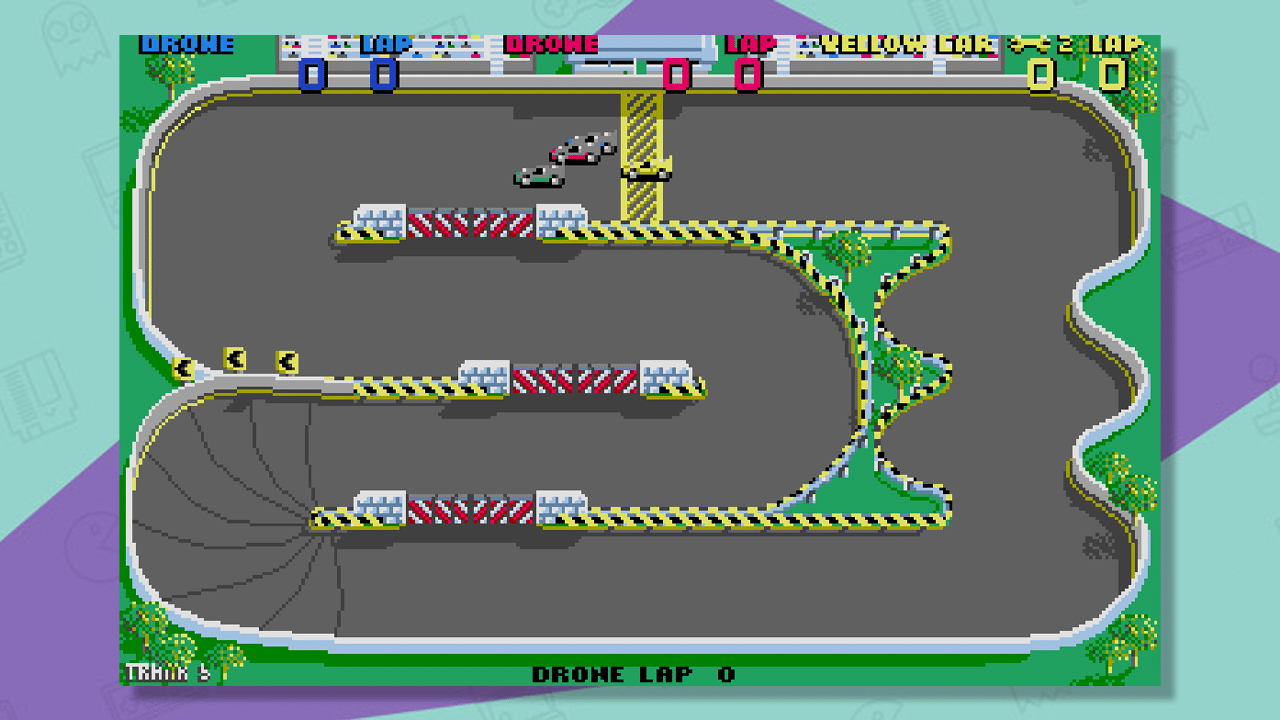Select the middle chevron arrow marker
1280x720 pixels.
click(x=232, y=356)
